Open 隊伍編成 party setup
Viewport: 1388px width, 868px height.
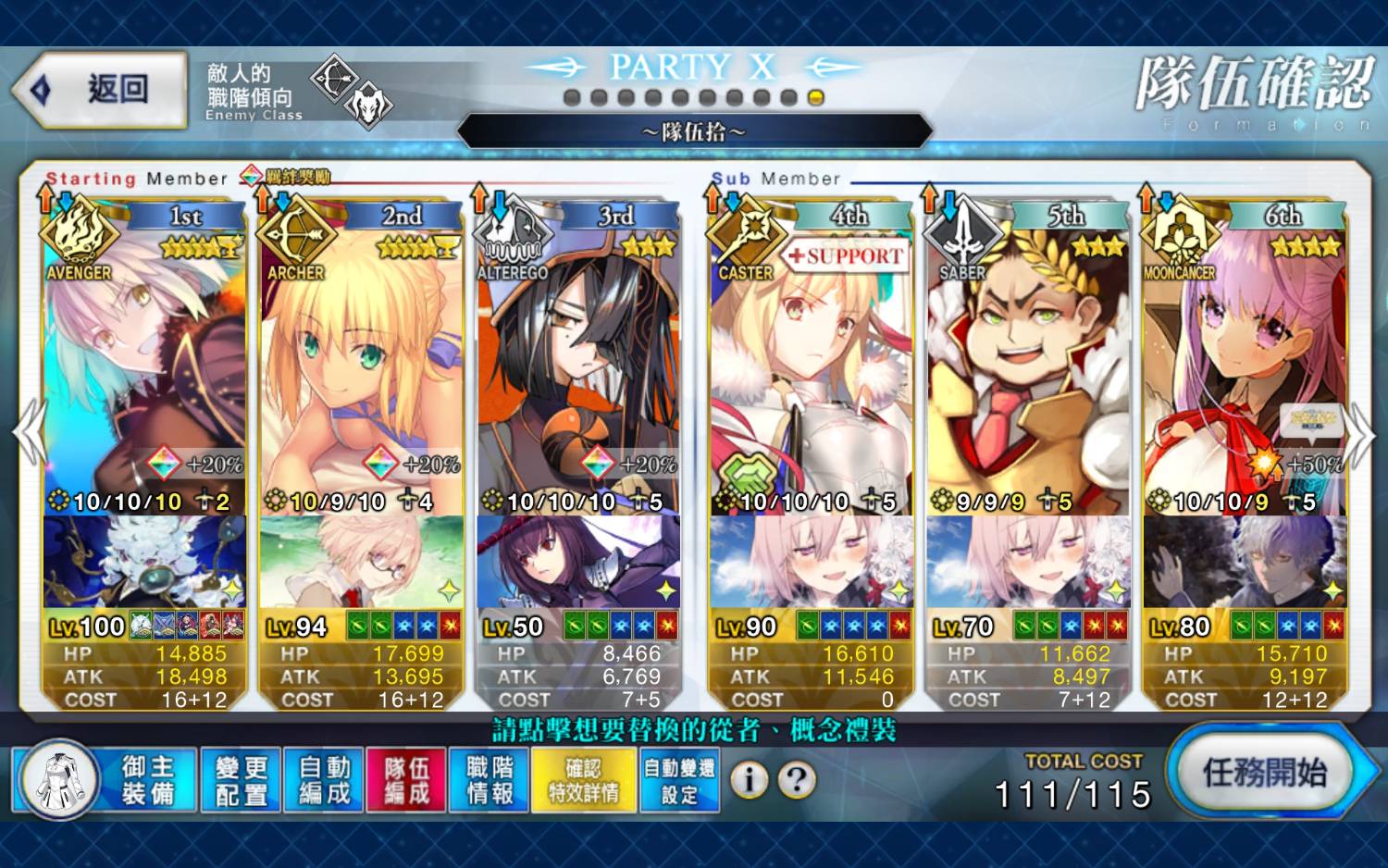tap(407, 780)
